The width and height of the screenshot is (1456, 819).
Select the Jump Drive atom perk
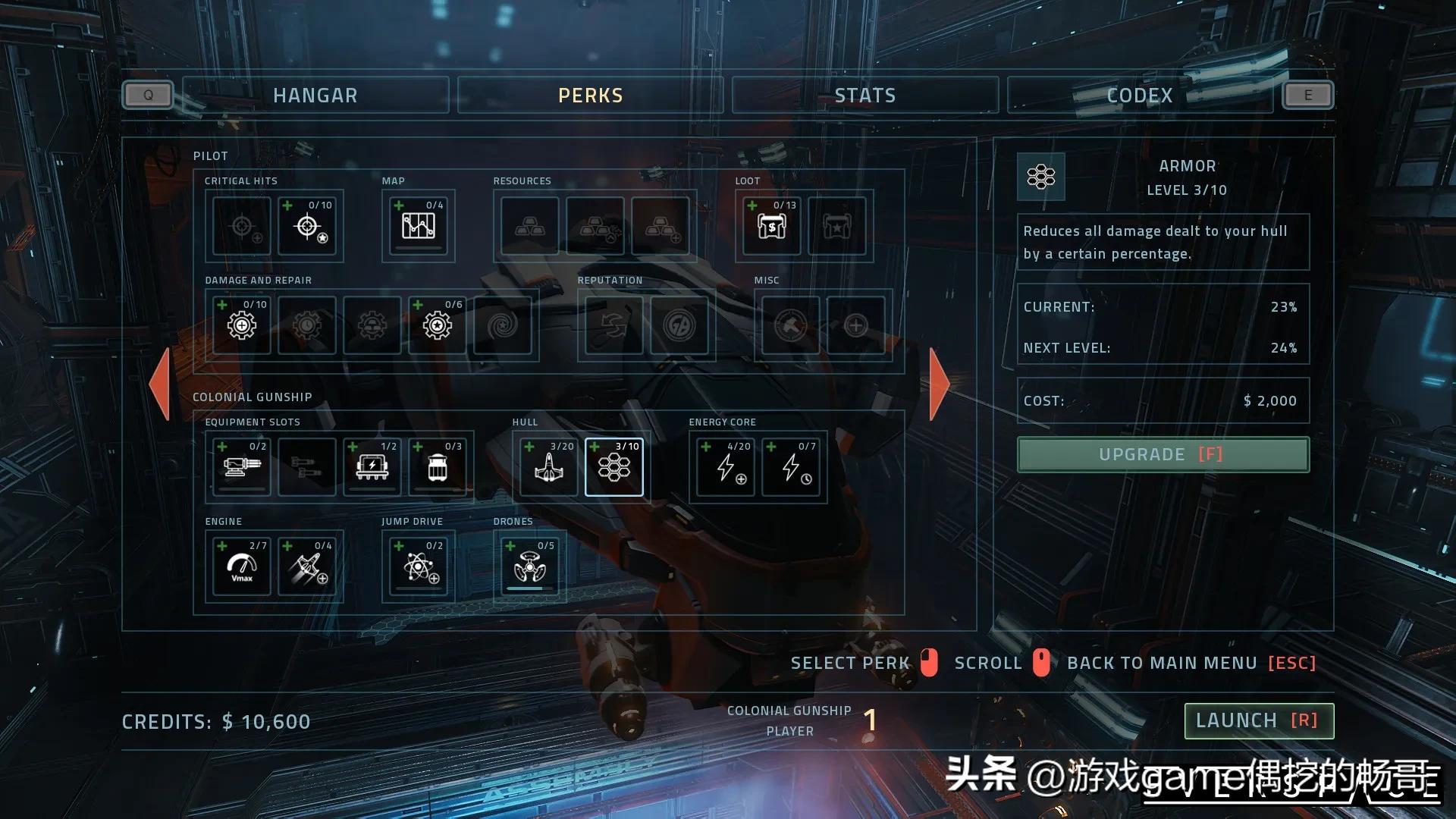click(x=418, y=566)
